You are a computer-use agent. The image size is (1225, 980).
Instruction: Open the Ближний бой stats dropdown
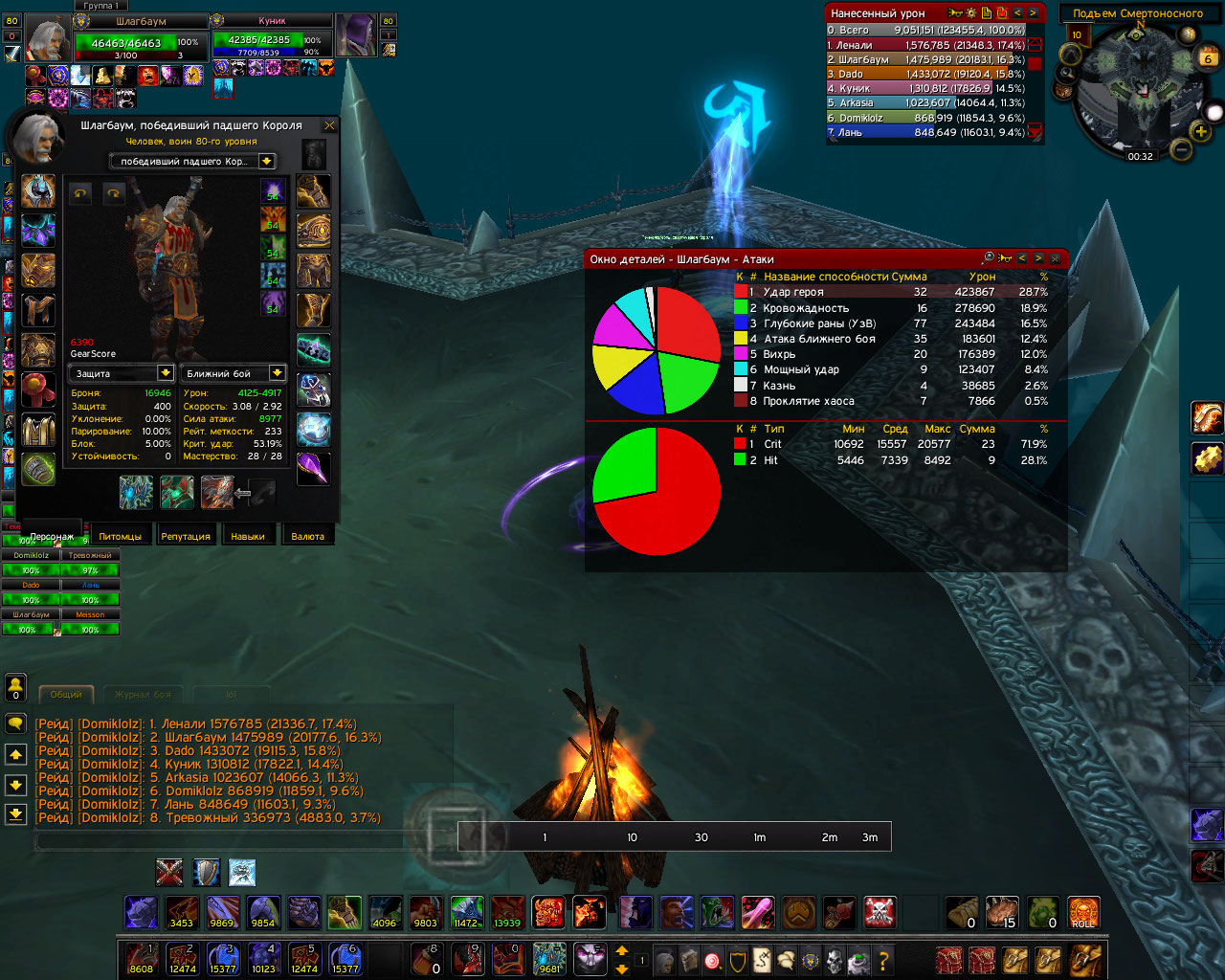tap(277, 373)
